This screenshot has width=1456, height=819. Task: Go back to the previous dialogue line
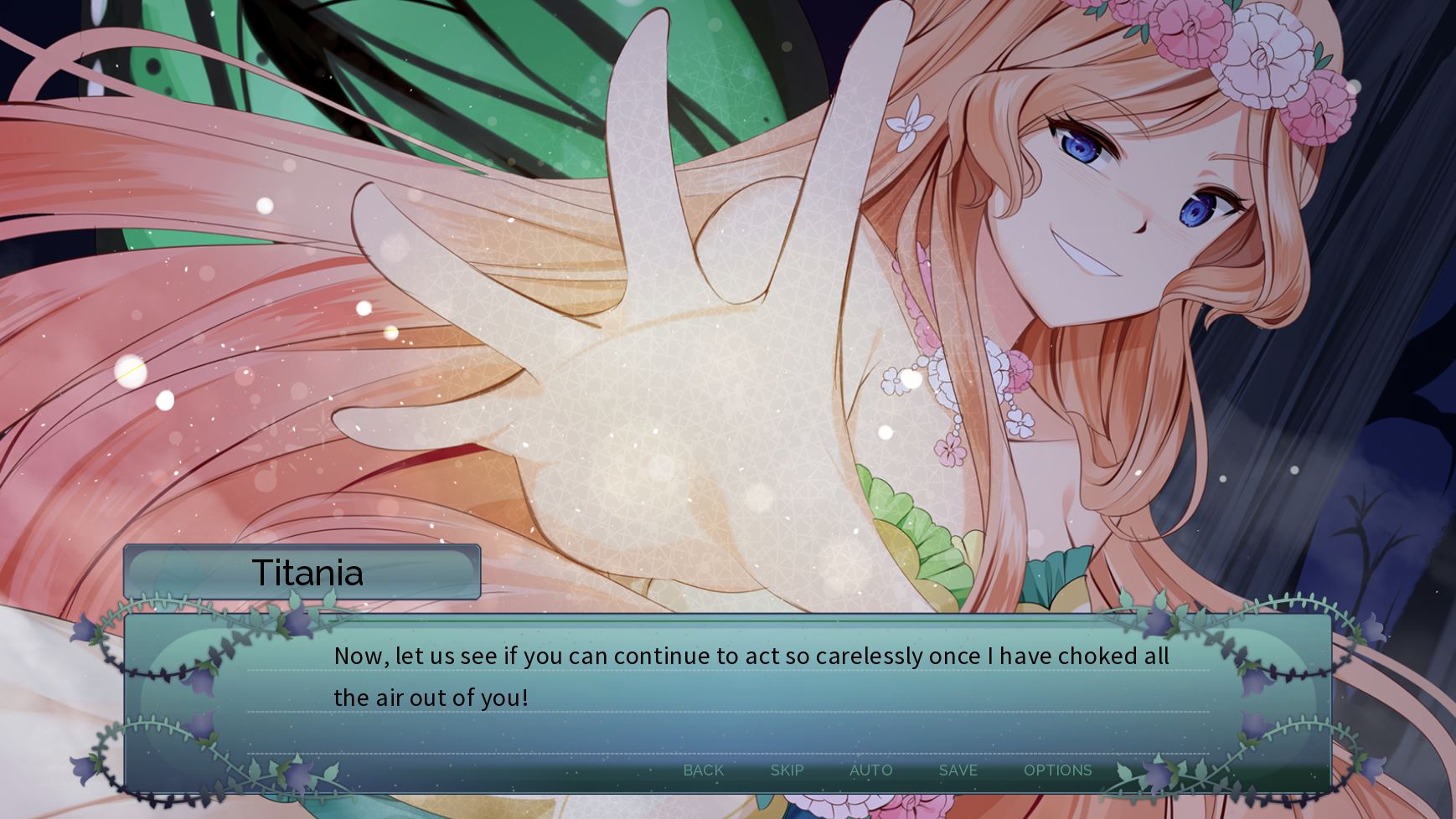(x=703, y=770)
